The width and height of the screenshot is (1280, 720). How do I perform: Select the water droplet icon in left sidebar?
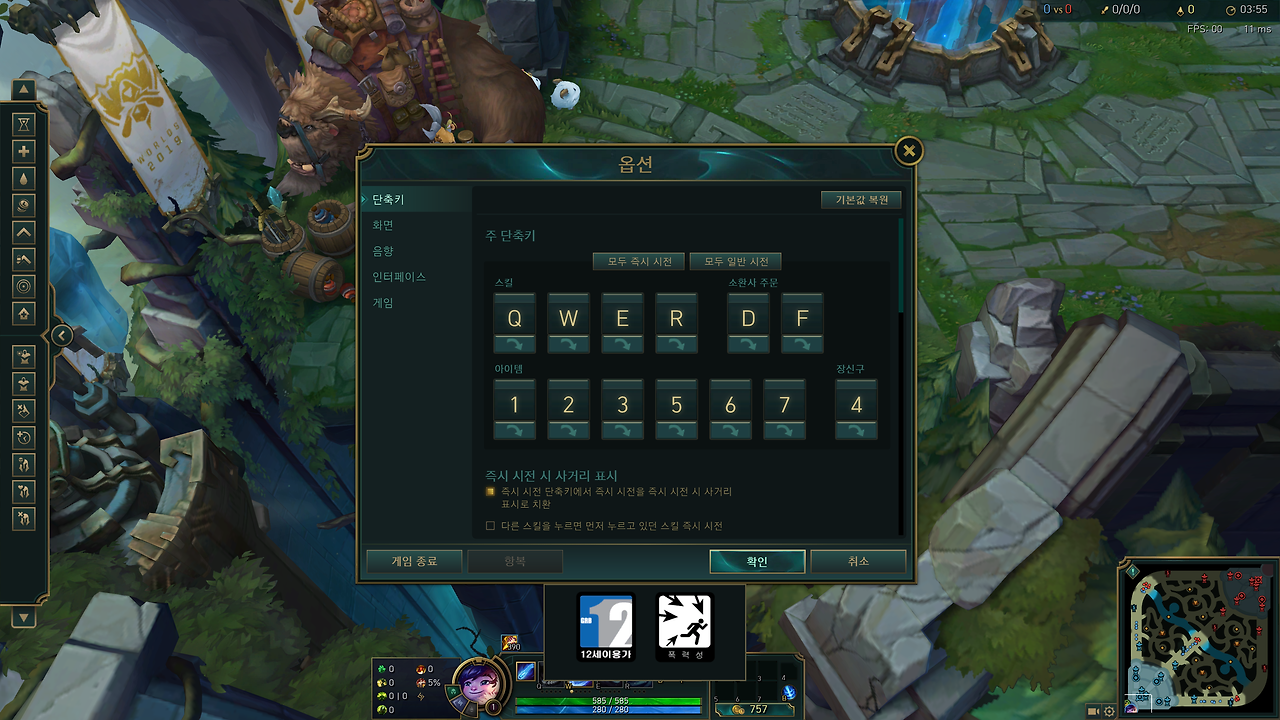click(23, 178)
